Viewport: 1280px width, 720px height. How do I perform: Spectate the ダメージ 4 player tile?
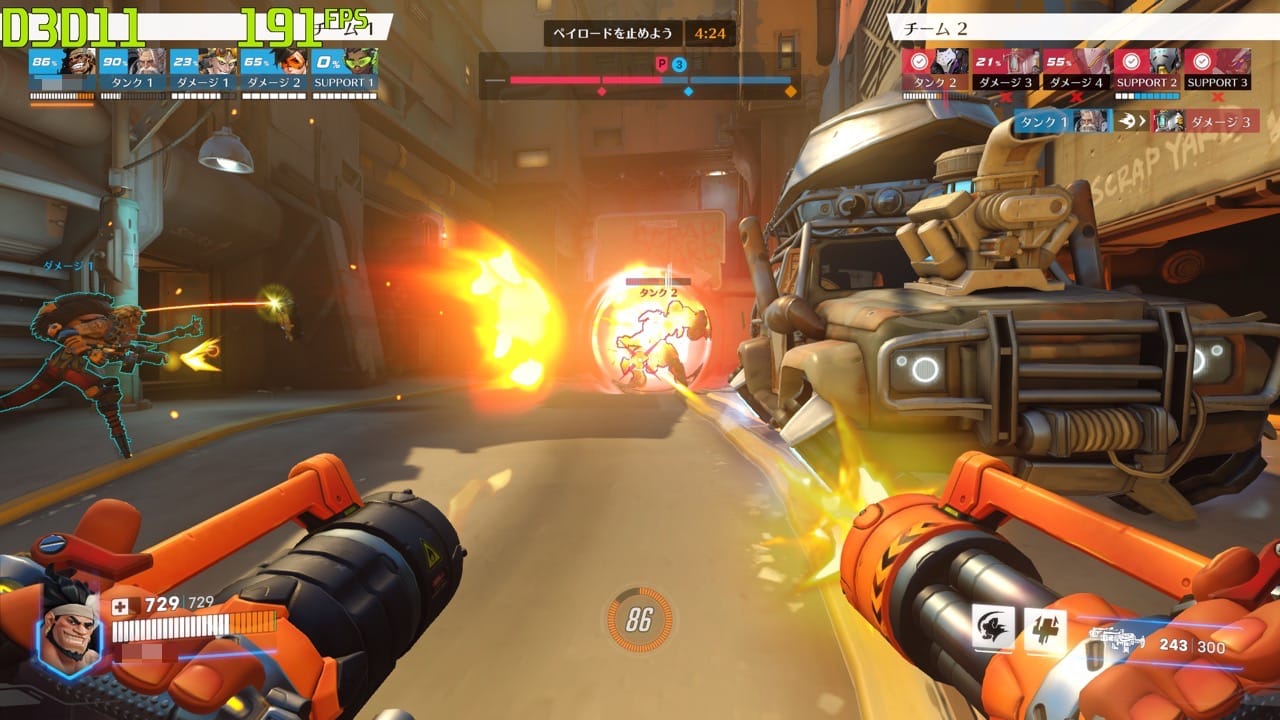coord(1076,71)
